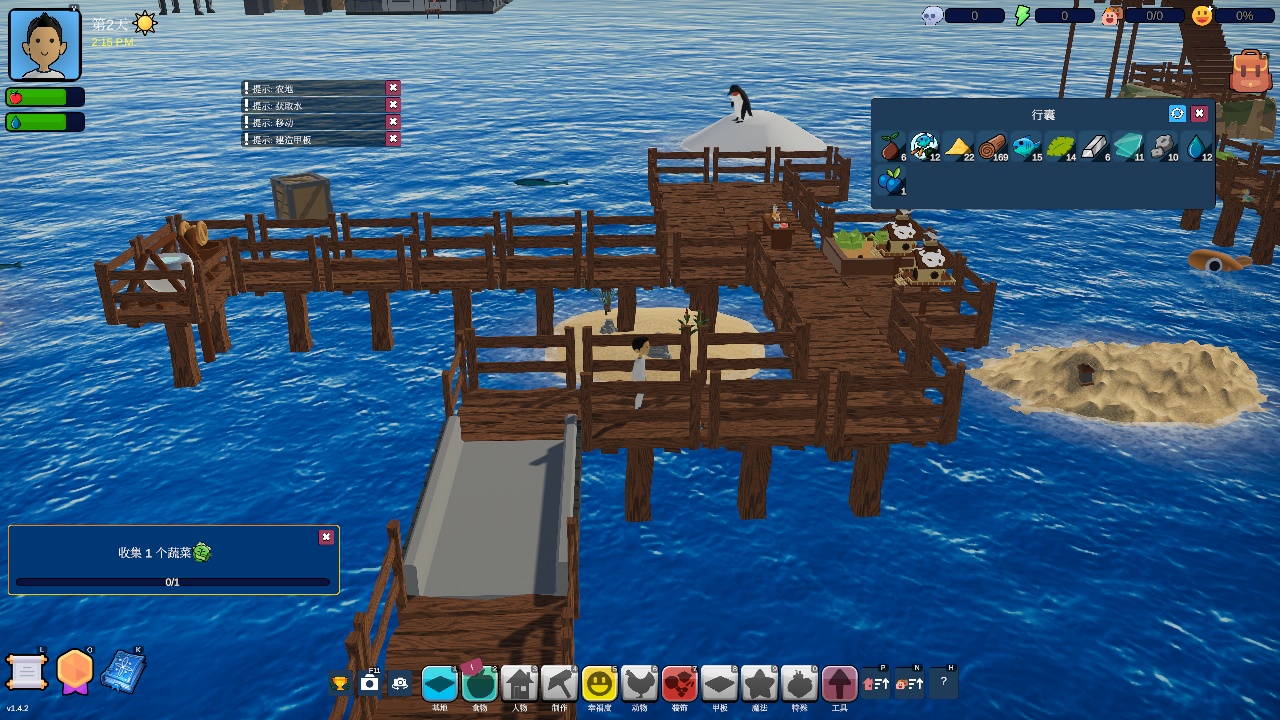Open the backpack icon
This screenshot has width=1280, height=720.
1250,71
